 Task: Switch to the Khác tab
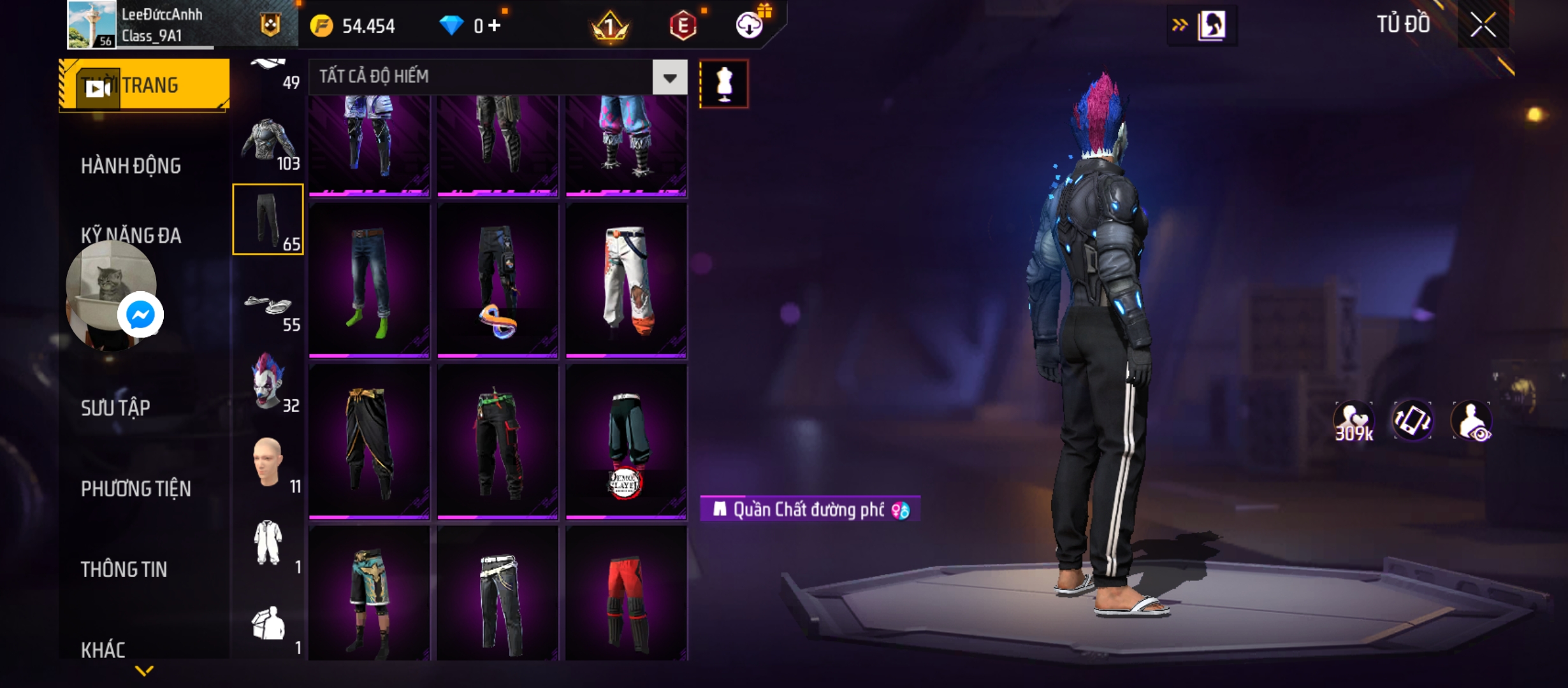(103, 650)
